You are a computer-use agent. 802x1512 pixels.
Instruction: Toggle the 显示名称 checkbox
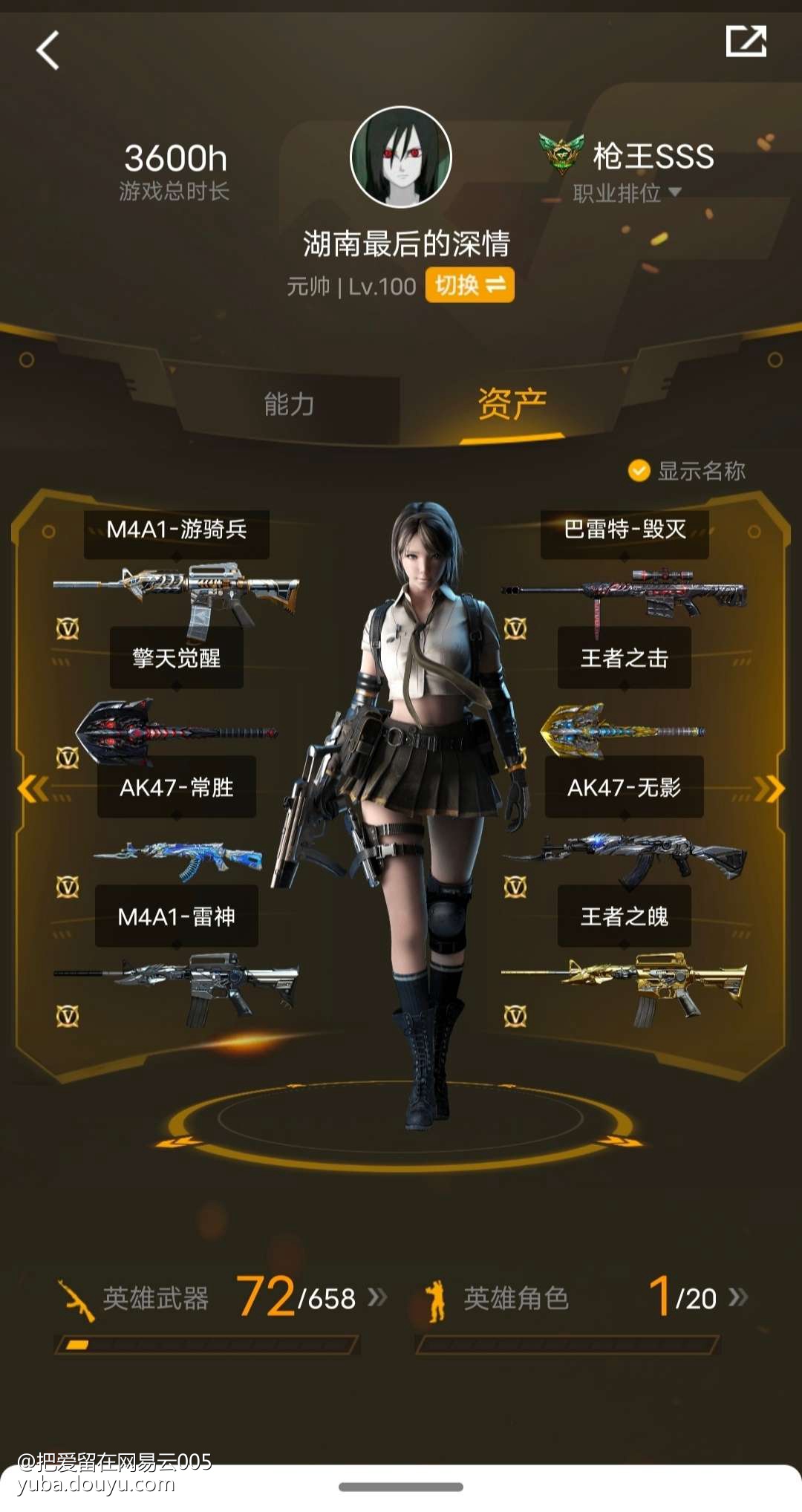tap(639, 471)
